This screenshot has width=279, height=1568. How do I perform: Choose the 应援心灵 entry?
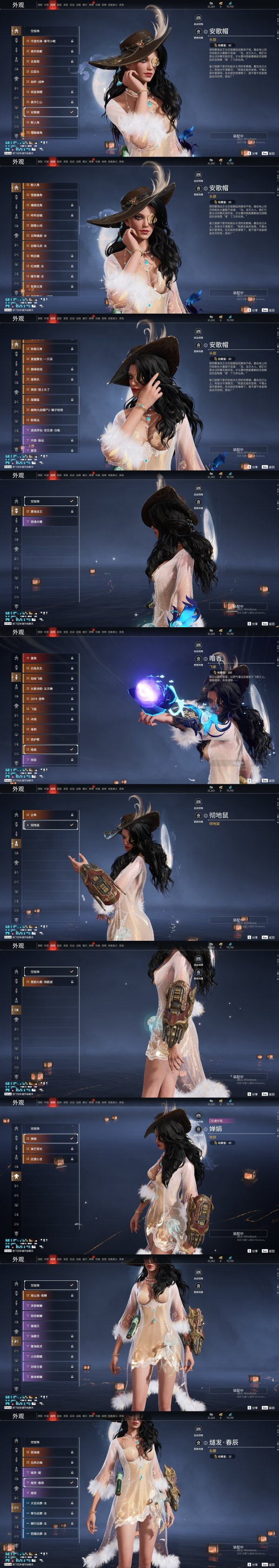tap(50, 1159)
